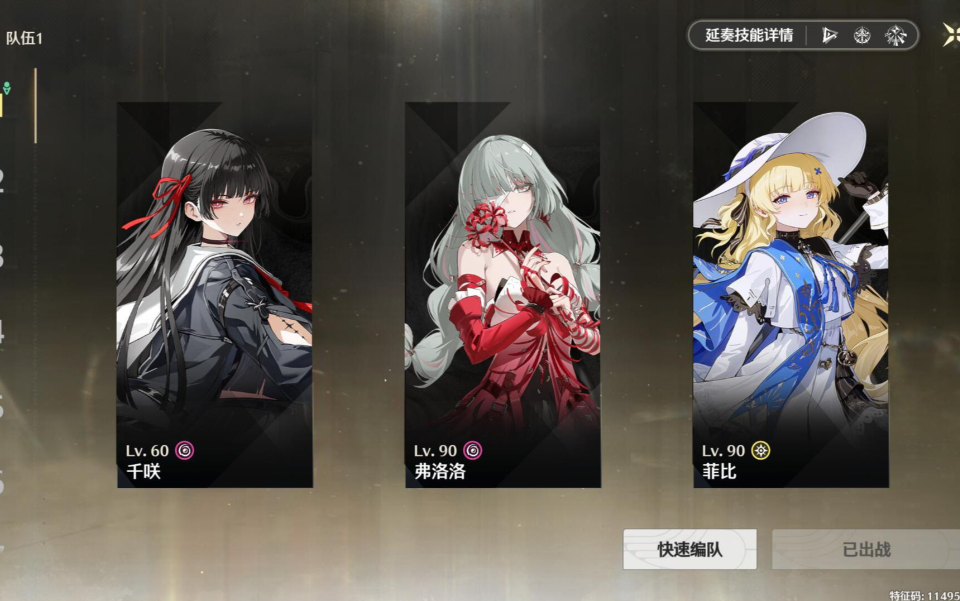Open 延奏技能详情 outro skill details
The width and height of the screenshot is (960, 601).
pos(749,35)
